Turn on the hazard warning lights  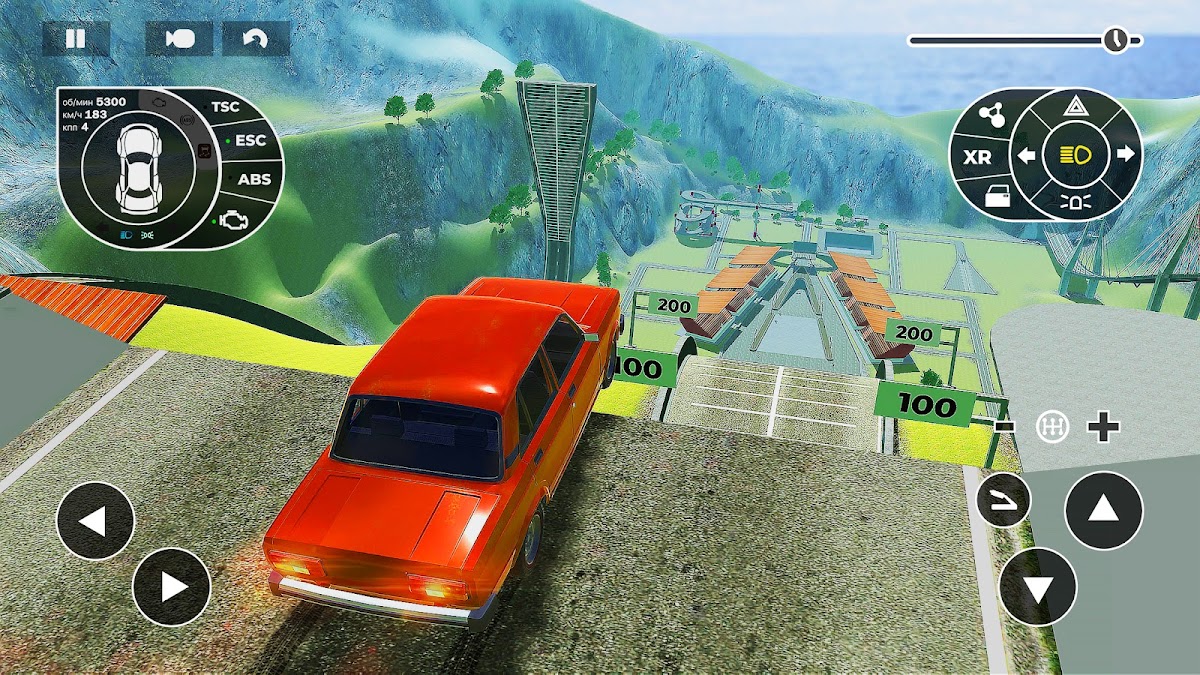1075,107
